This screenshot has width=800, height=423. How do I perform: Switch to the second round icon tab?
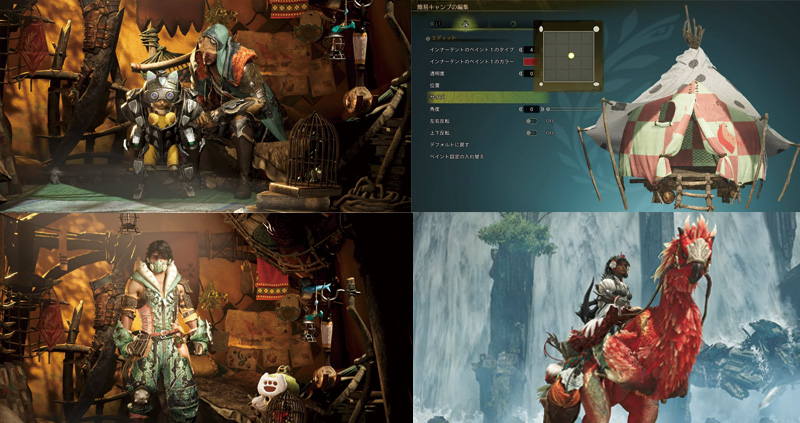pos(513,21)
